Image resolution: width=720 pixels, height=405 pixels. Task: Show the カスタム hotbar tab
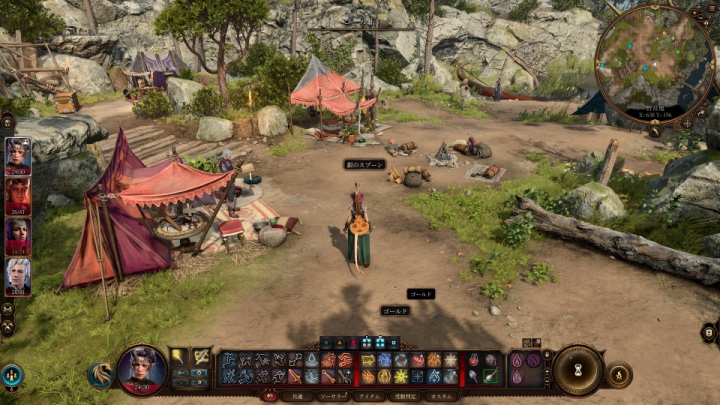click(441, 396)
